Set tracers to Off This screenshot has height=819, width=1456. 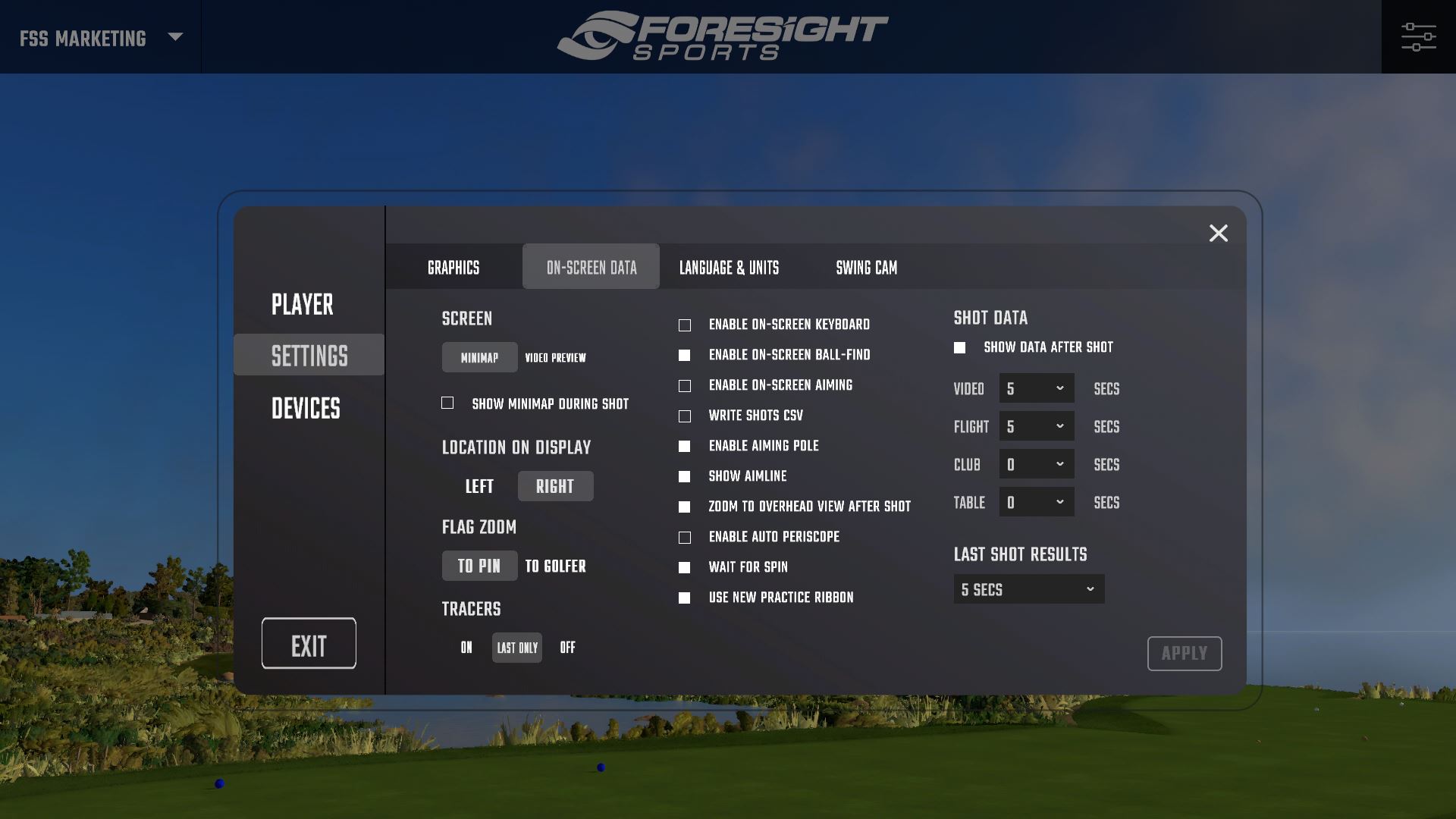click(568, 647)
